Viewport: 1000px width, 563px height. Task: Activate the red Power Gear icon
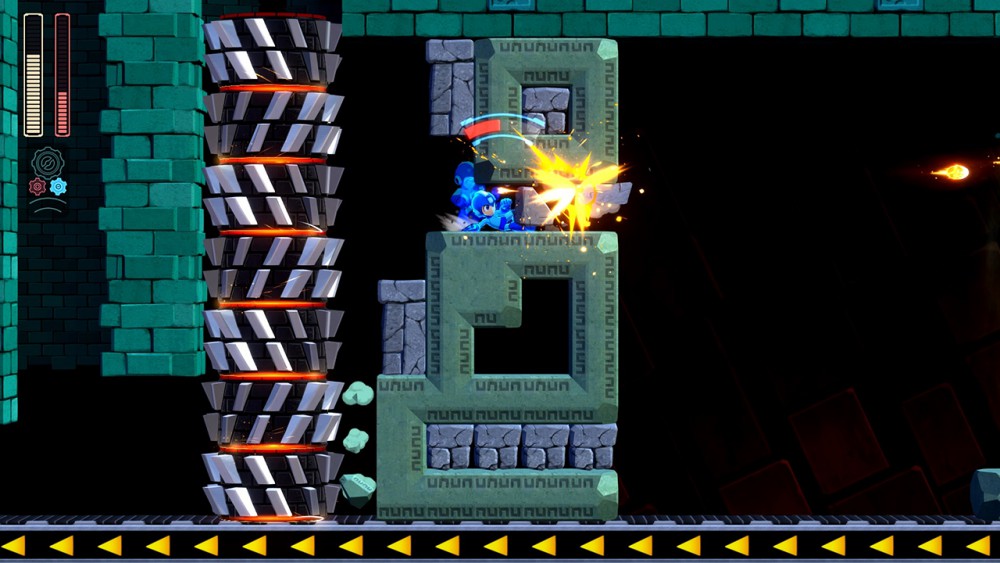38,186
